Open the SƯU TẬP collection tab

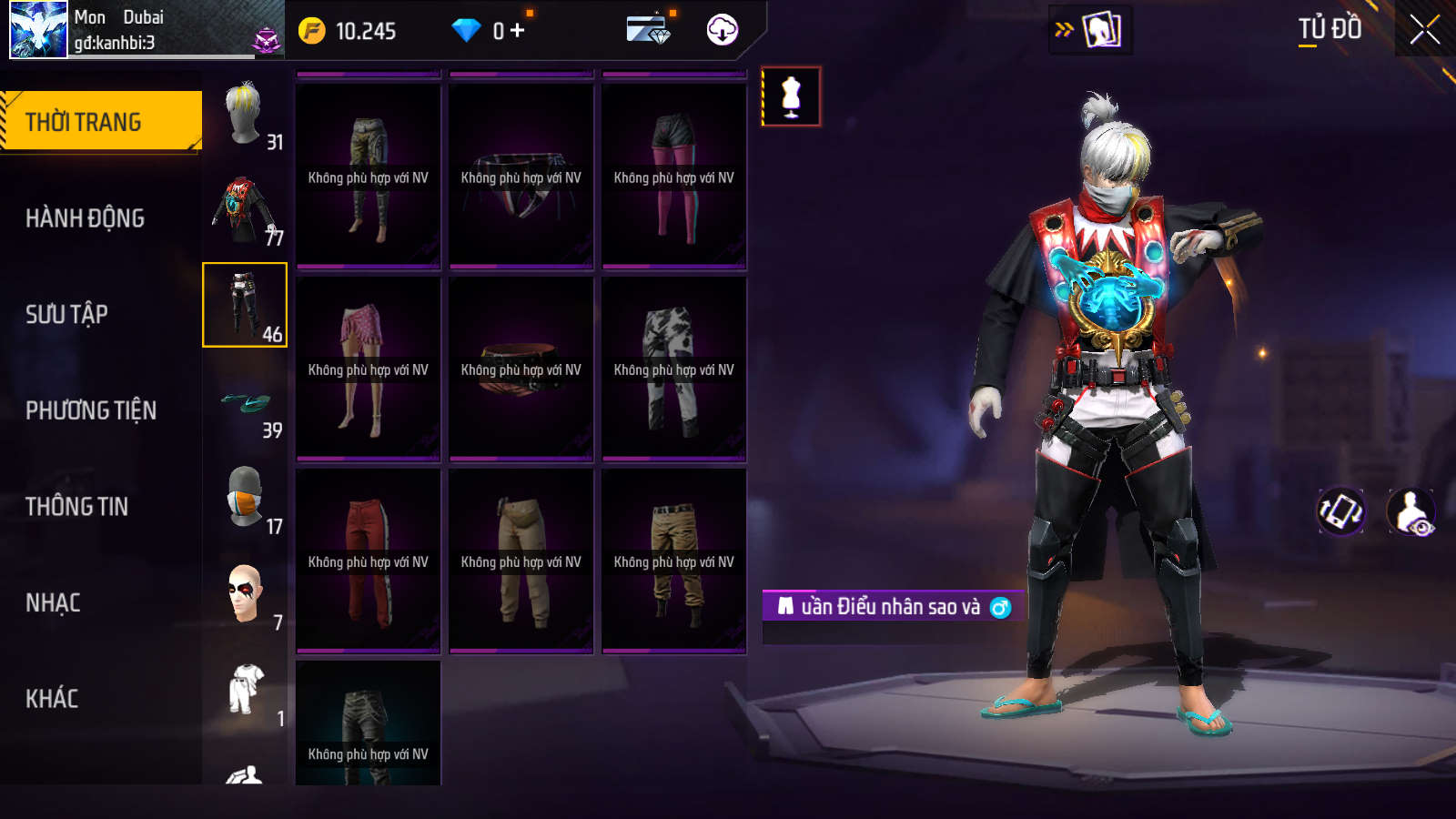[66, 315]
